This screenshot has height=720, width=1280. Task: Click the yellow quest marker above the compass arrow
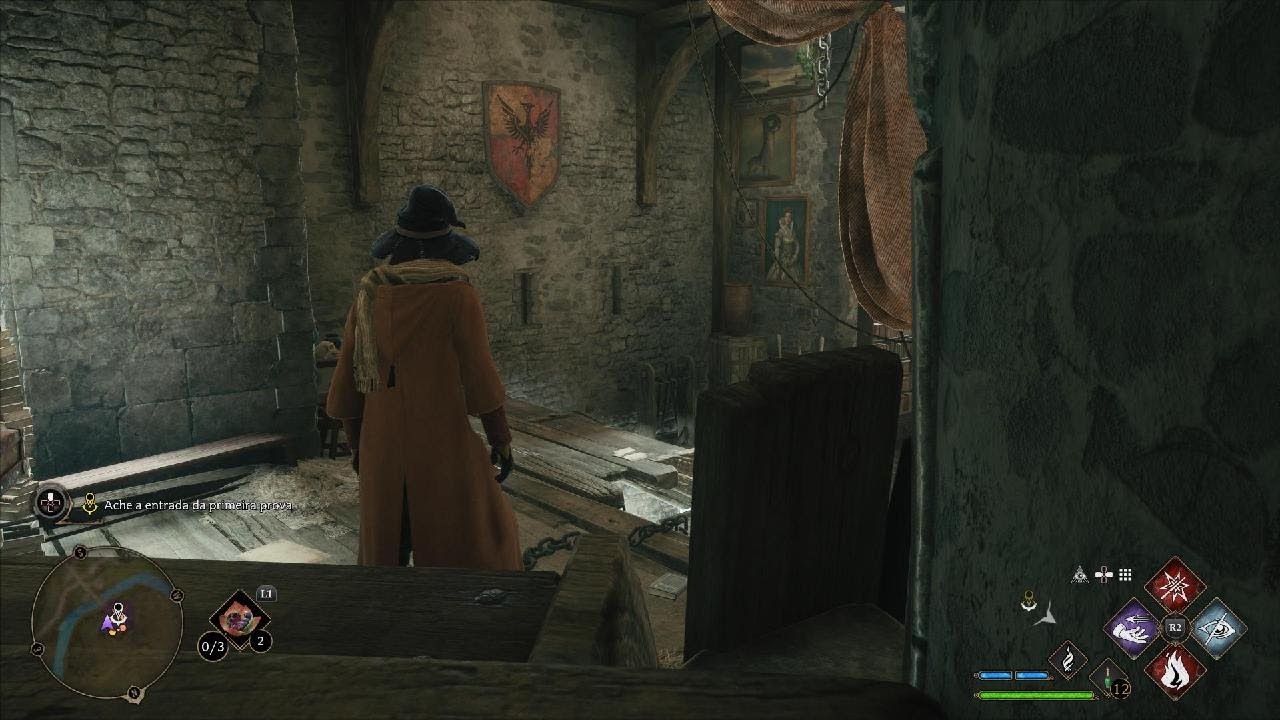pos(1028,601)
